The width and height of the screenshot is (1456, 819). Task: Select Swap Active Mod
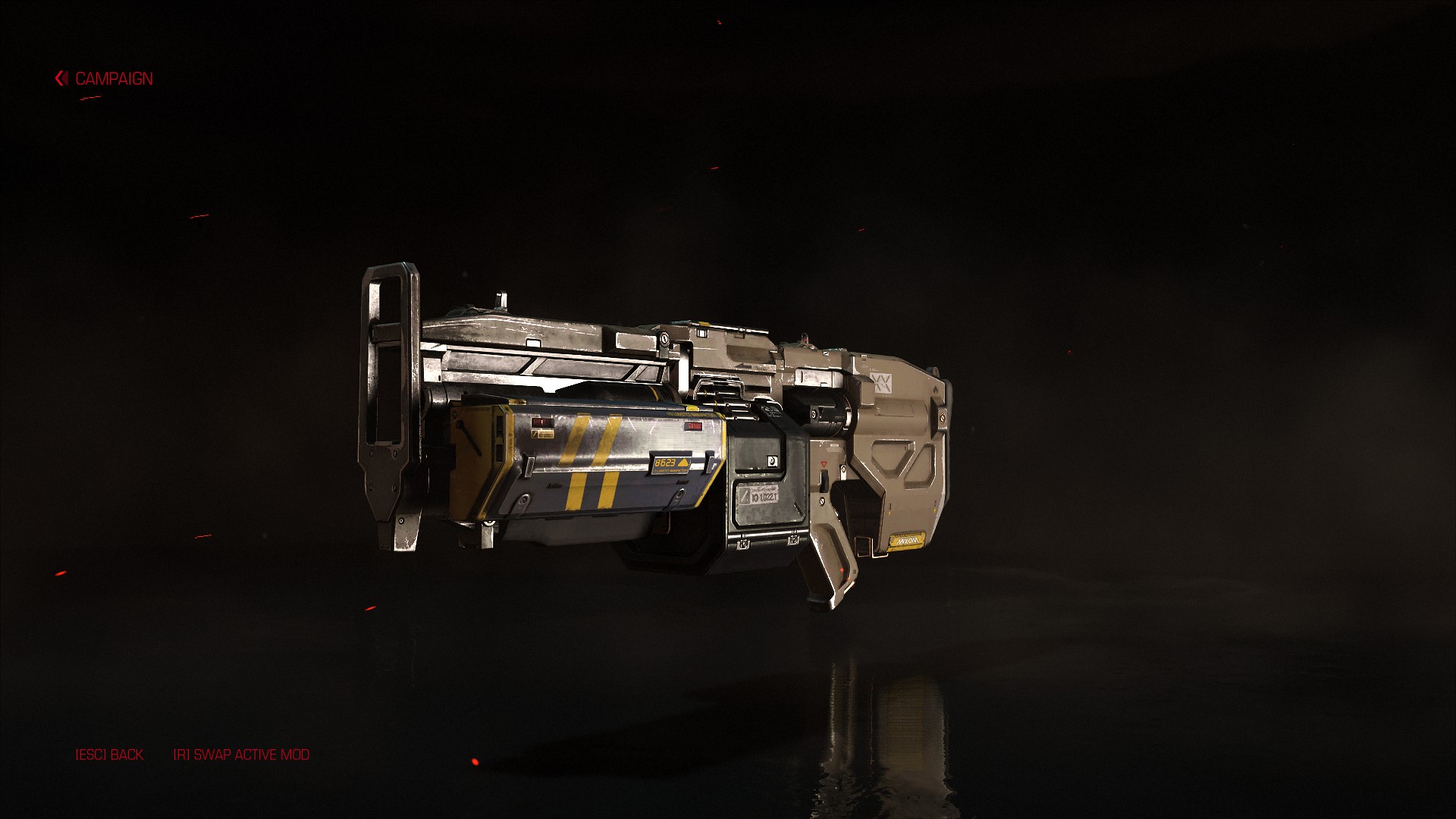[x=241, y=755]
